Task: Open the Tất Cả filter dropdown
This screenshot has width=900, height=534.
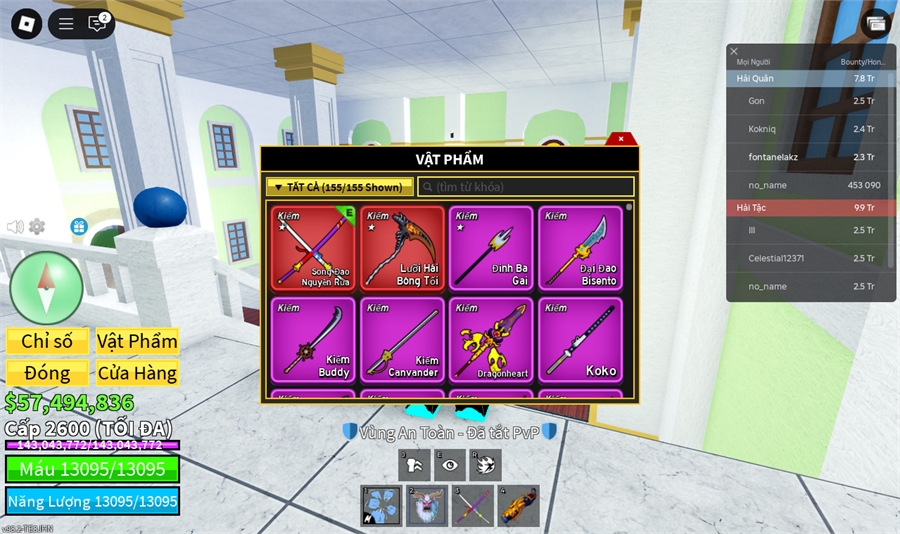Action: (x=340, y=187)
